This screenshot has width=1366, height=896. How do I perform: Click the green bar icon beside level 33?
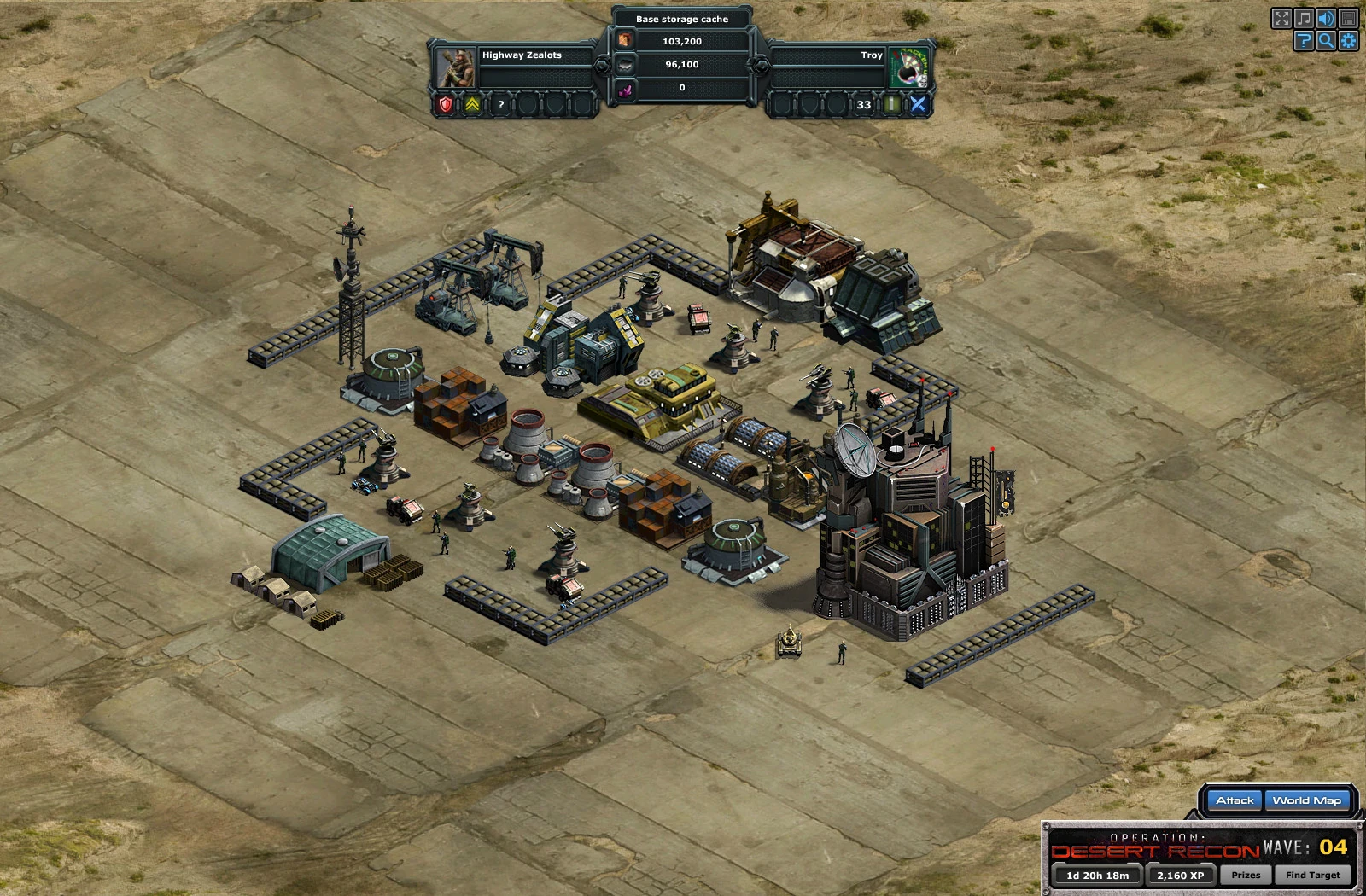click(891, 104)
